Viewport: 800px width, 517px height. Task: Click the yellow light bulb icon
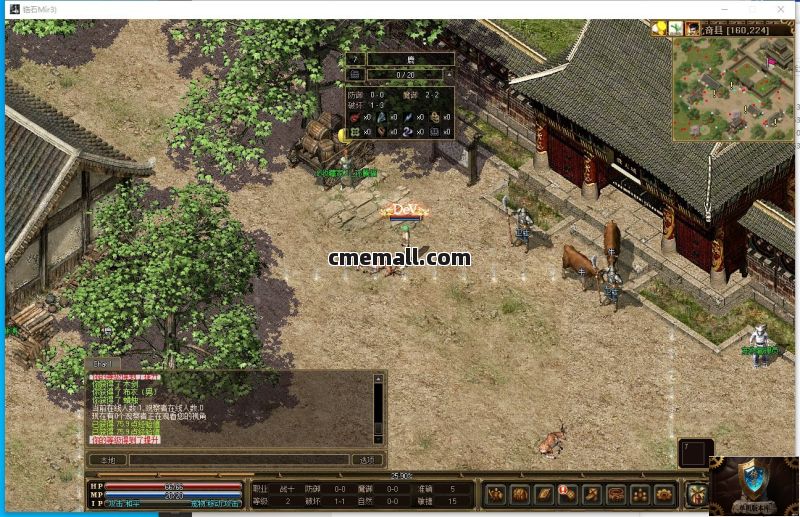click(659, 29)
